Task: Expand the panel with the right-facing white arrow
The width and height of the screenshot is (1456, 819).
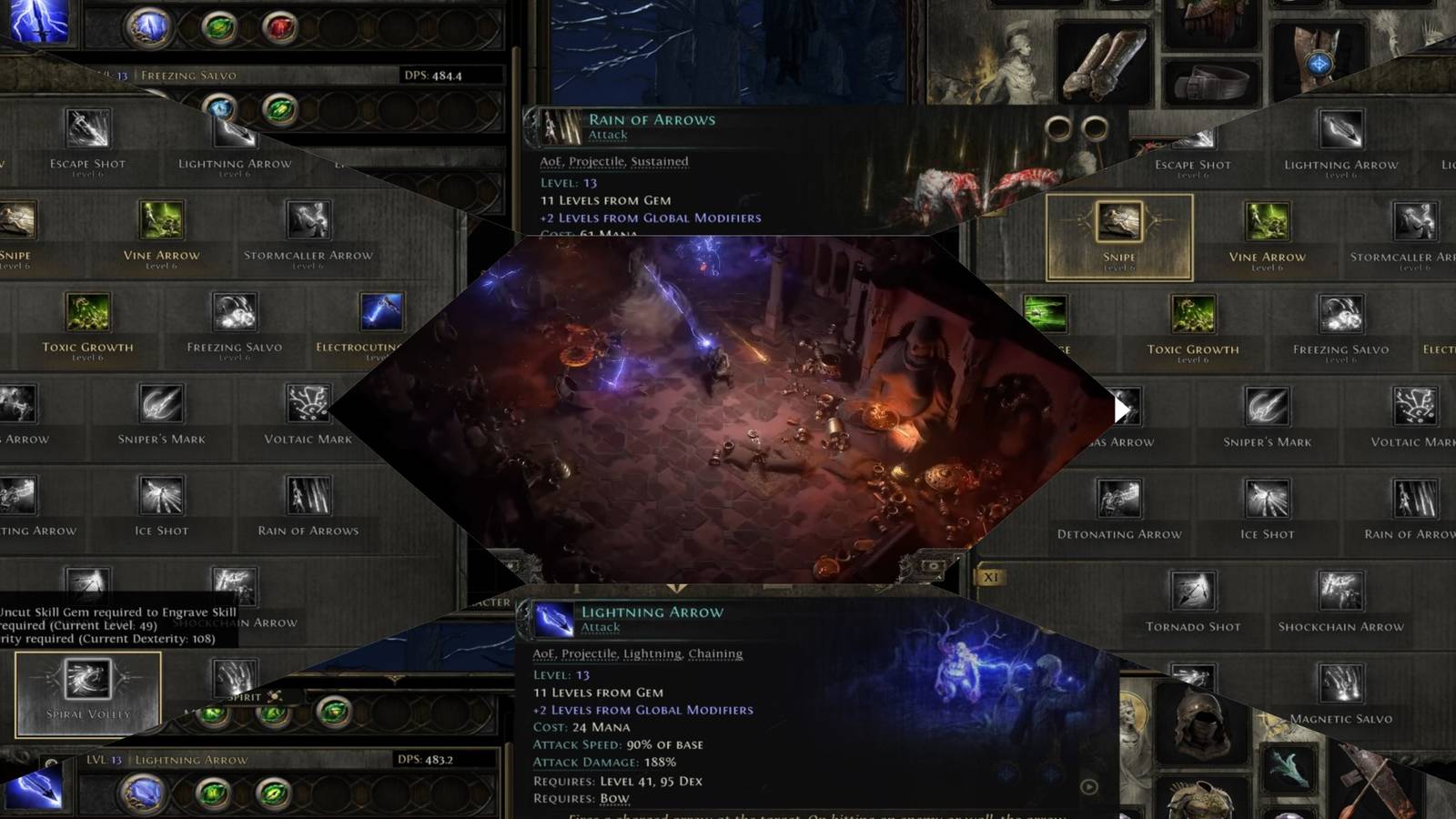Action: tap(1122, 409)
